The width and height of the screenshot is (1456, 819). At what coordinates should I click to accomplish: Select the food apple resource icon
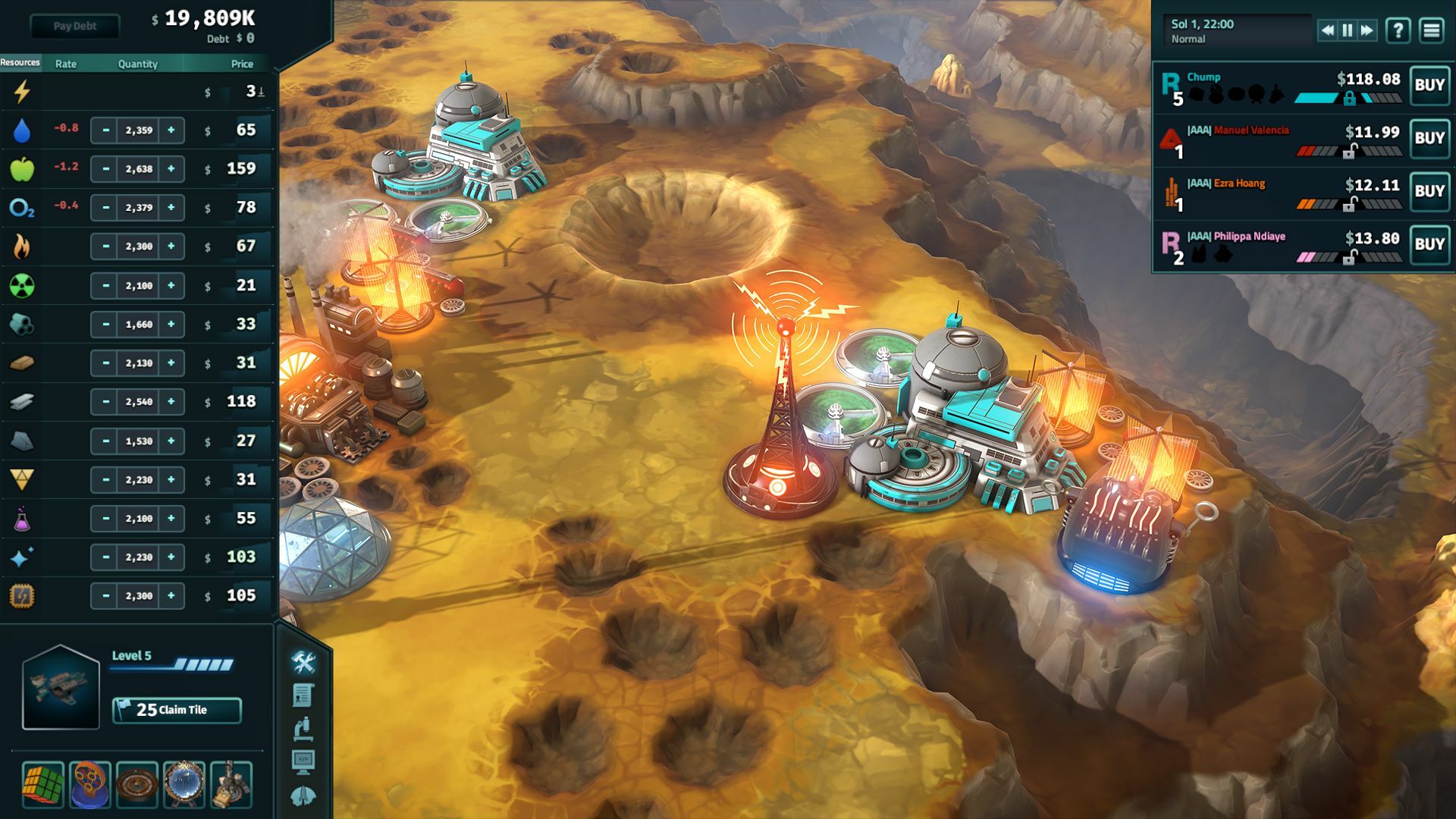20,168
